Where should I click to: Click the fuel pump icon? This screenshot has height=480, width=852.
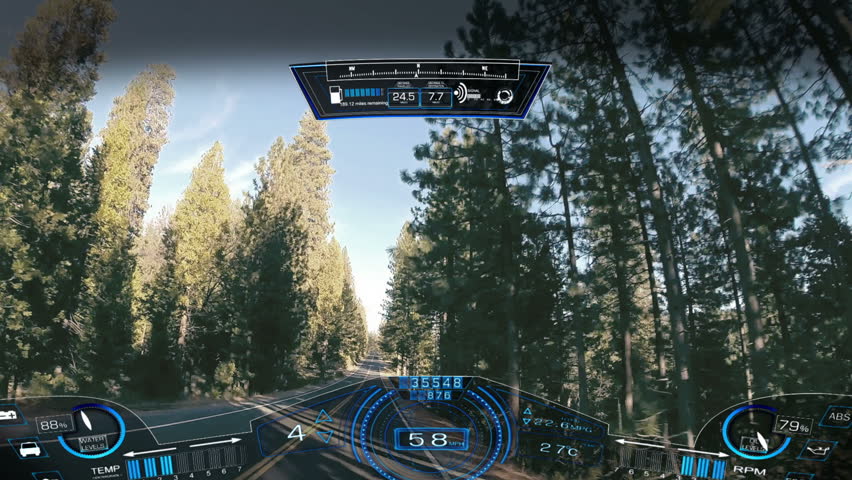click(x=334, y=96)
